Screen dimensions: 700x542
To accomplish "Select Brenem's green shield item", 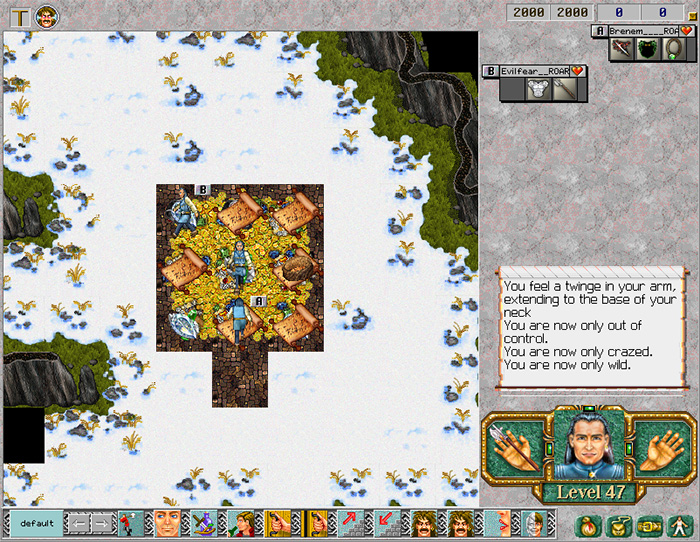I will click(x=648, y=49).
